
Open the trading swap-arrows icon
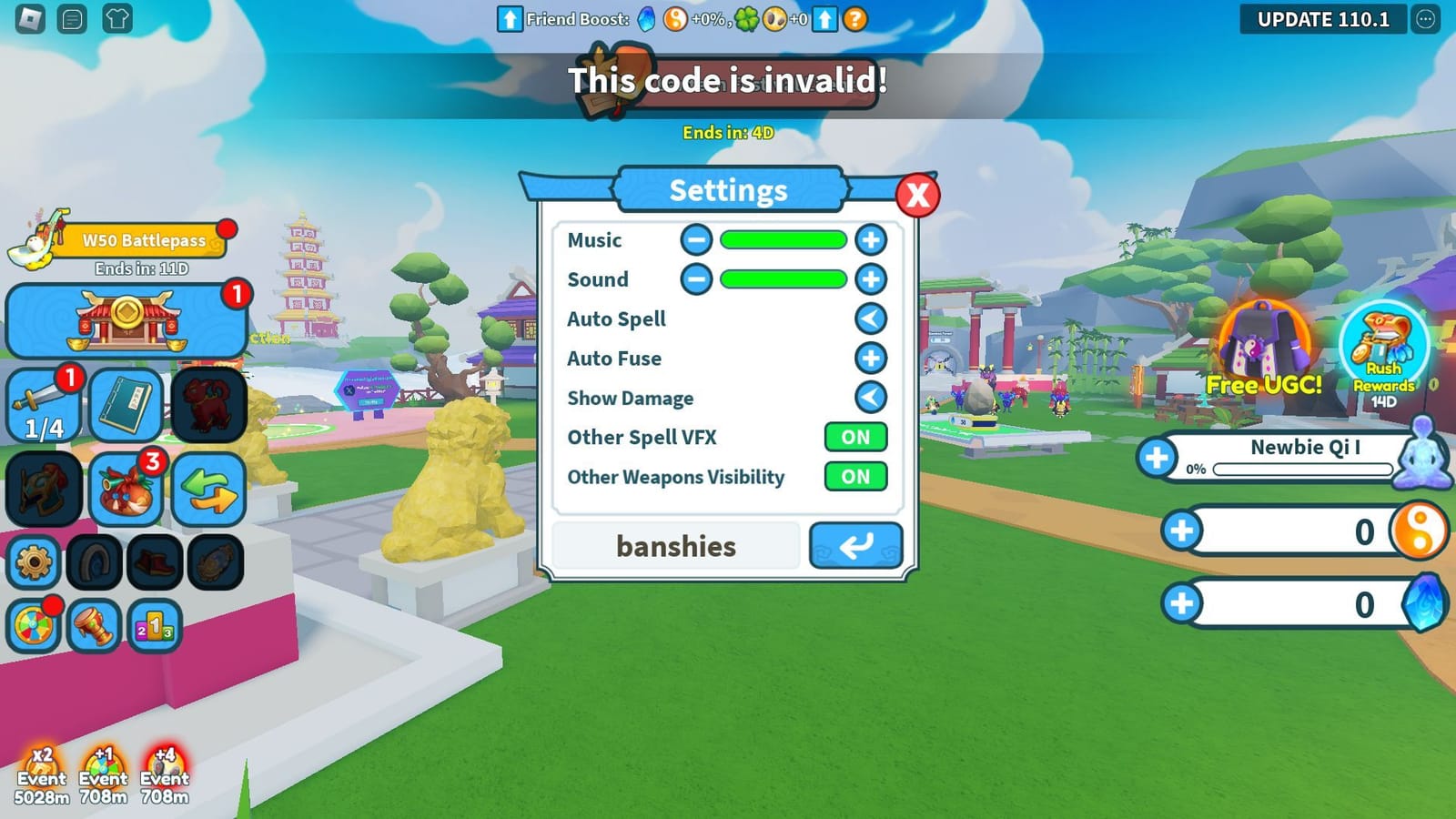211,489
